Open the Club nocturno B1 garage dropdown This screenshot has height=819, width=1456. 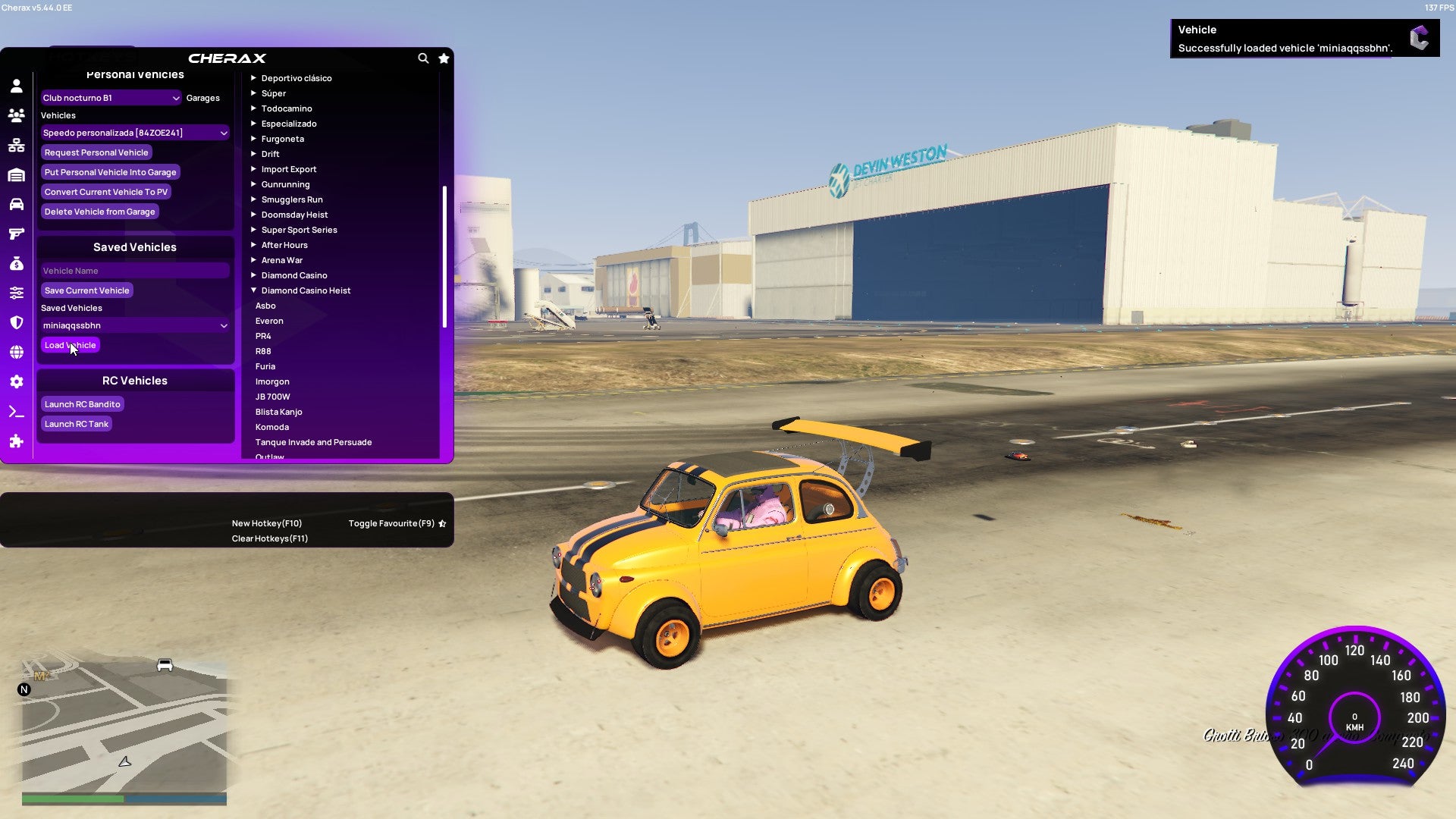click(x=110, y=98)
